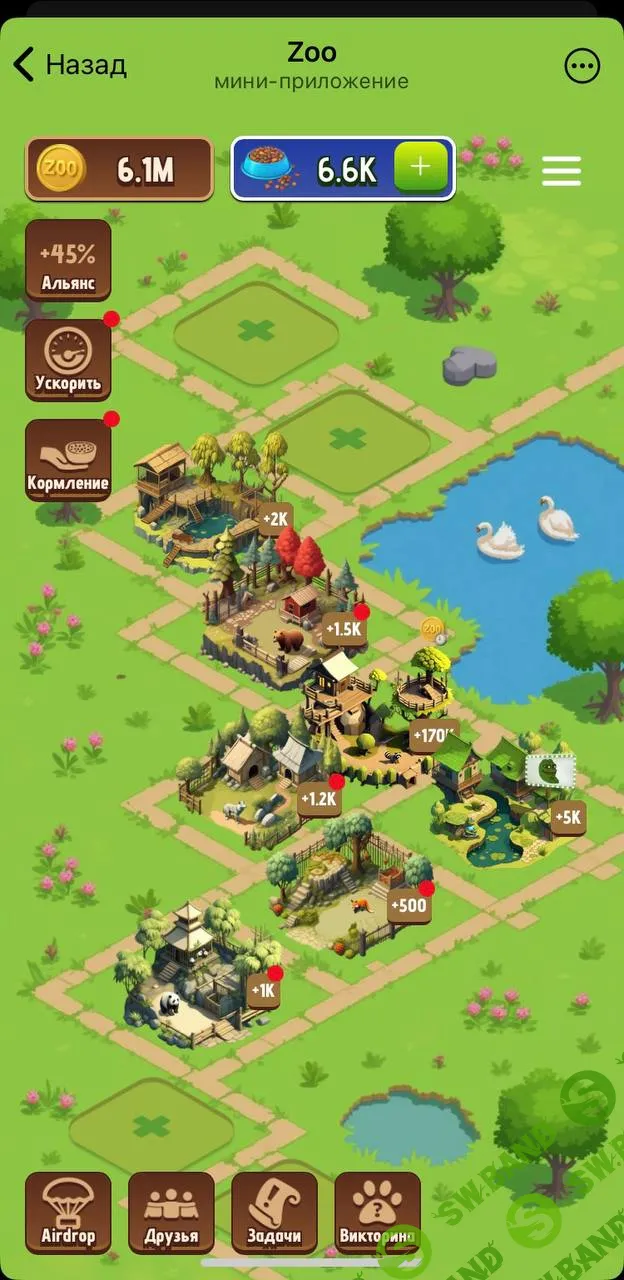Collect the +1K panda enclosure reward
The image size is (624, 1280).
264,990
